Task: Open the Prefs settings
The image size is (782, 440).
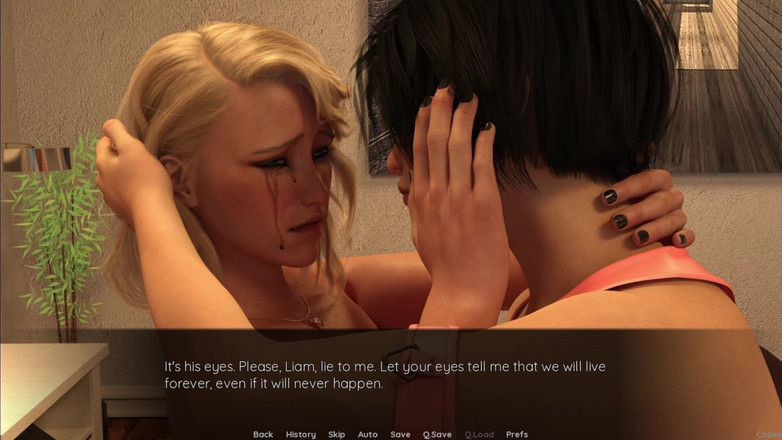Action: [x=517, y=434]
